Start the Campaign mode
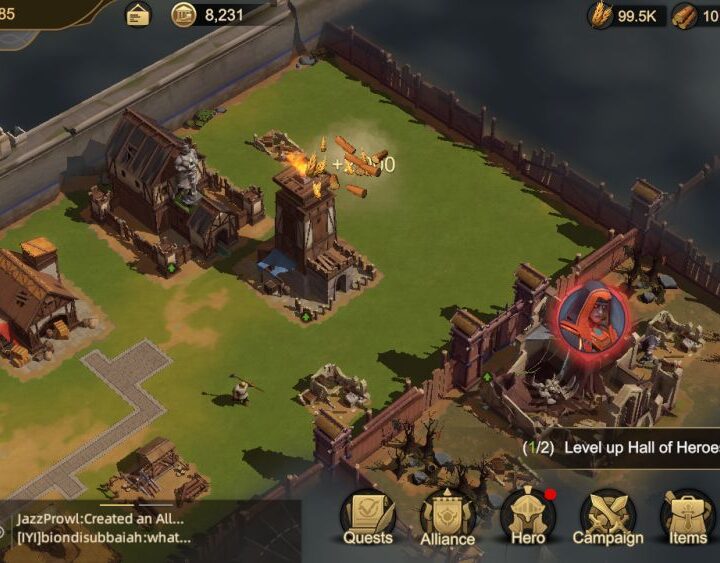The image size is (720, 563). 607,515
